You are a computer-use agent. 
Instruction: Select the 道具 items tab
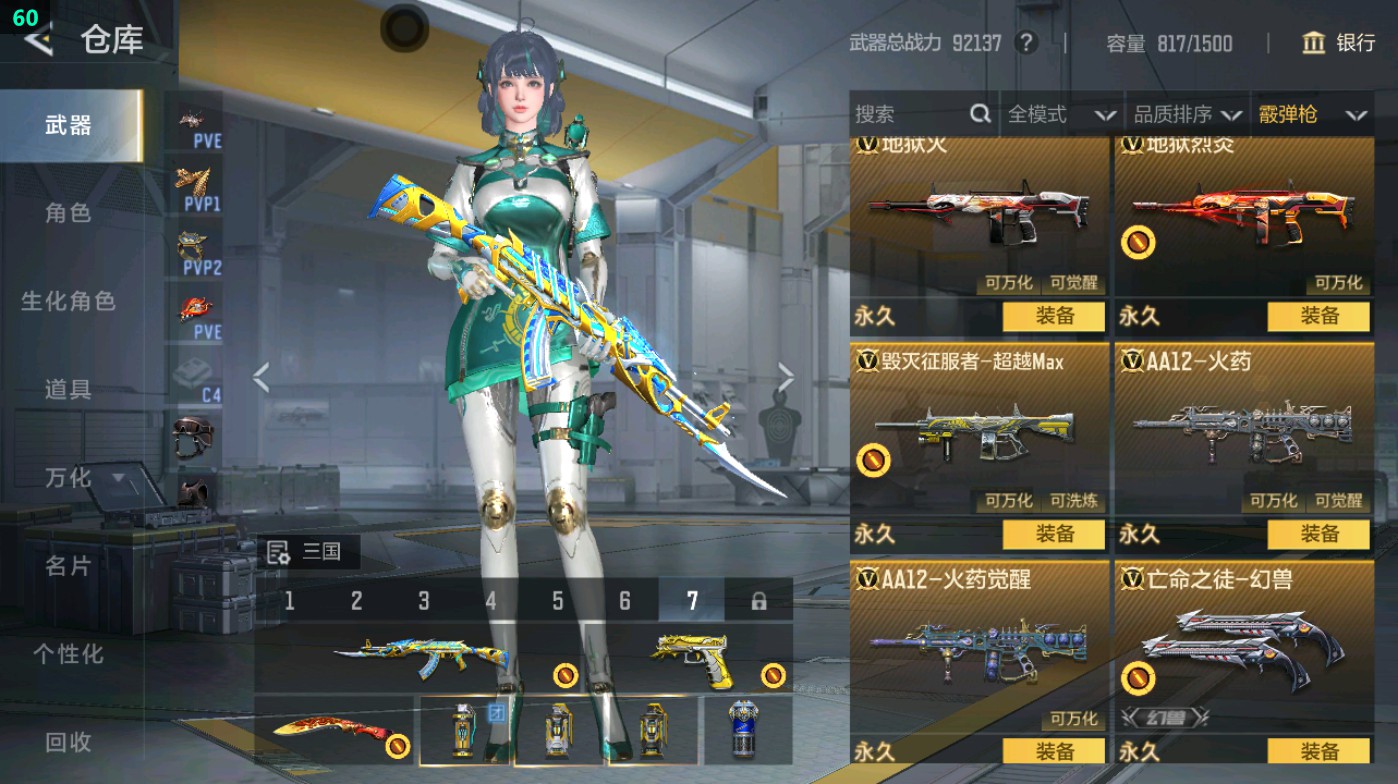click(68, 389)
